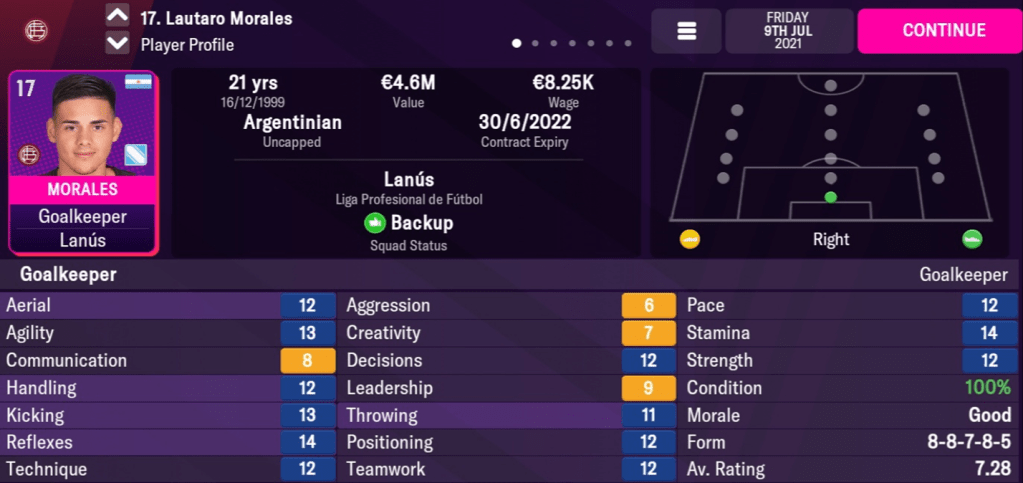Click the green icon right of Right
The height and width of the screenshot is (483, 1023).
[971, 239]
